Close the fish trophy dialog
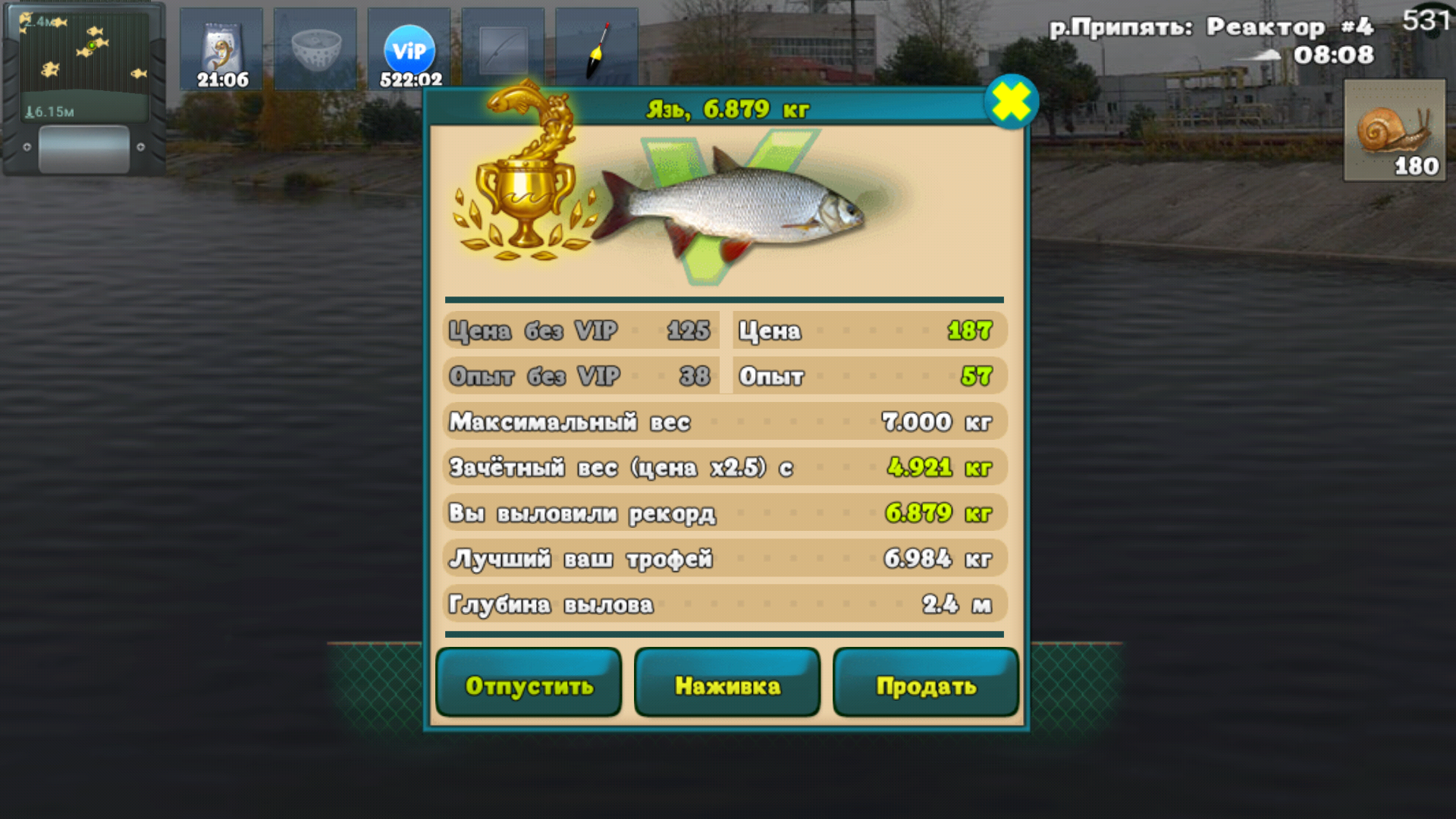The height and width of the screenshot is (819, 1456). pos(1011,102)
